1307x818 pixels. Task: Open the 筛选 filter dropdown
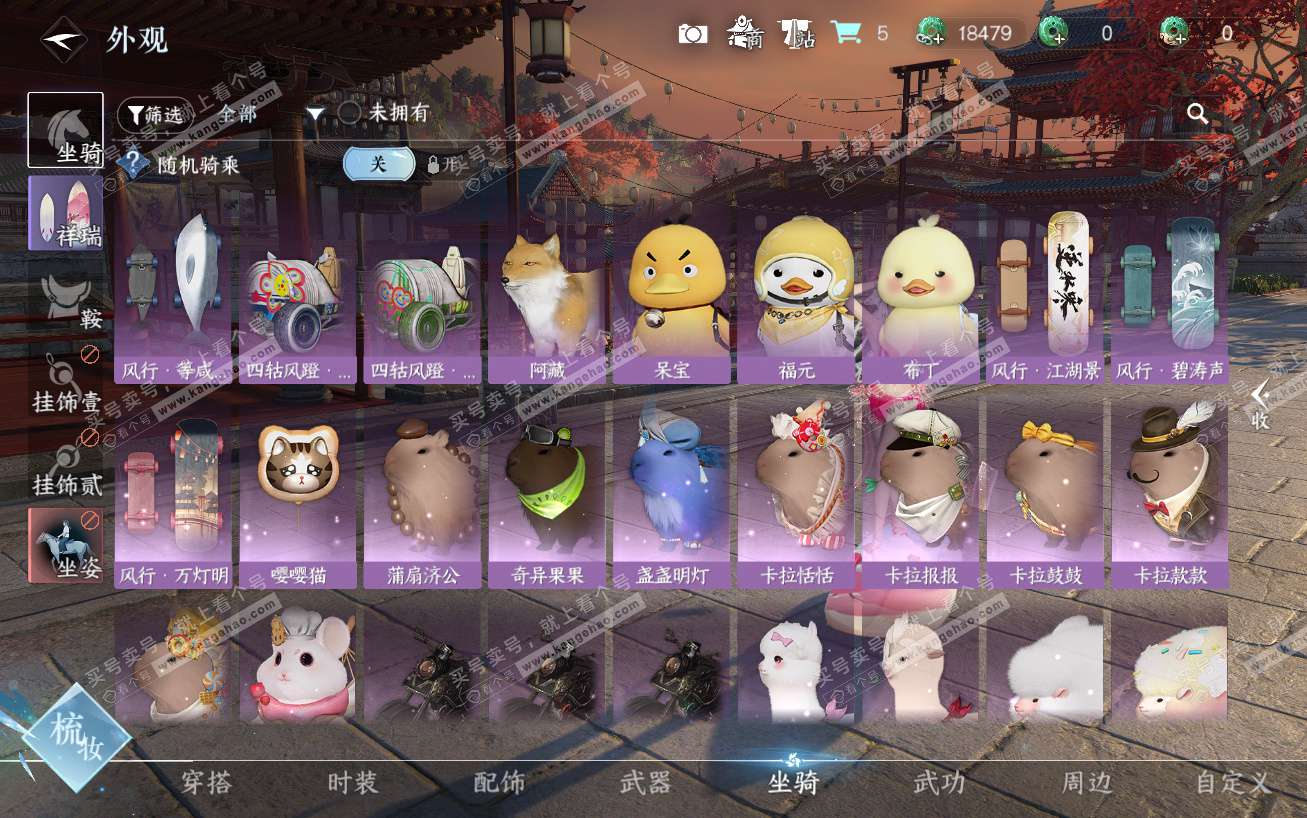click(x=157, y=114)
